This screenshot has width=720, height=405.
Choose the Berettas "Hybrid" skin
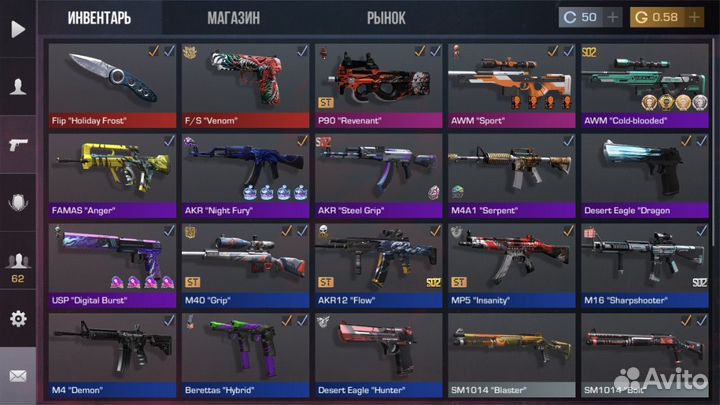click(x=245, y=353)
